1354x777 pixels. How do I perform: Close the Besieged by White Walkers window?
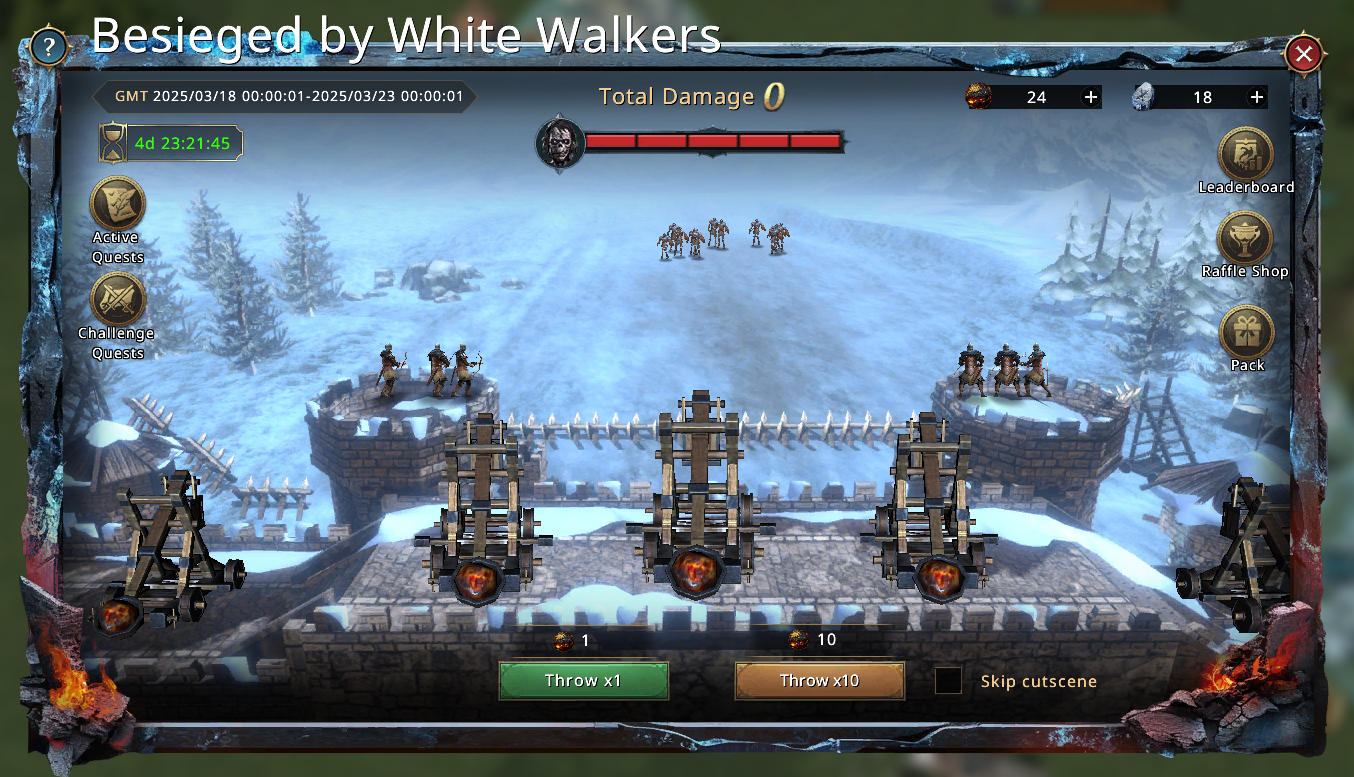[x=1303, y=54]
